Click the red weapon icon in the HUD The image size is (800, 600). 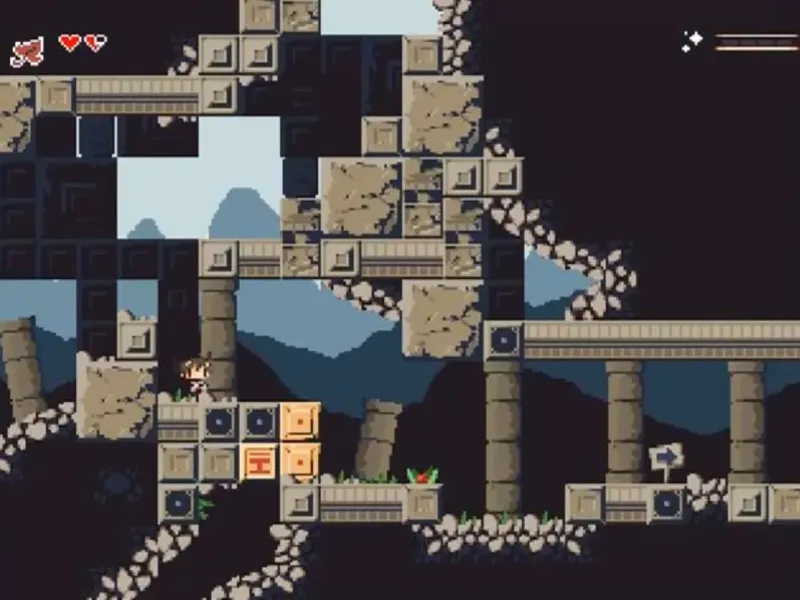click(27, 51)
